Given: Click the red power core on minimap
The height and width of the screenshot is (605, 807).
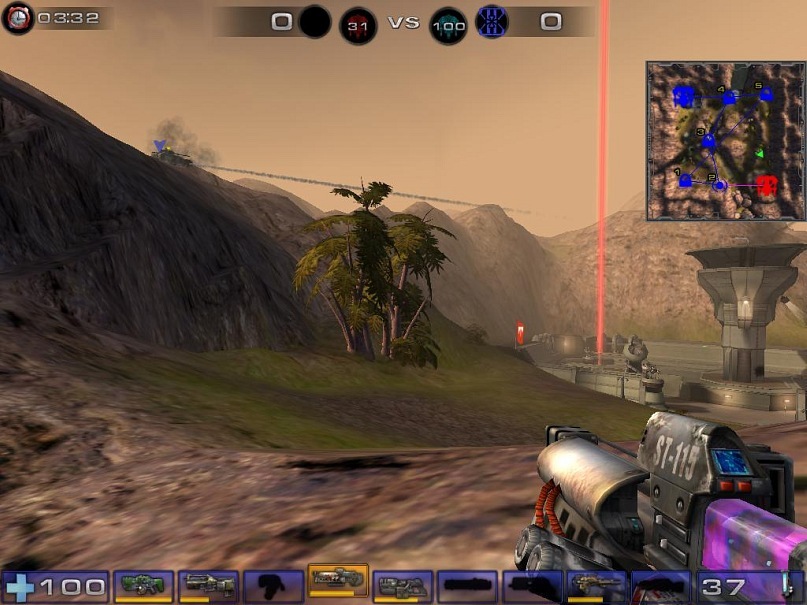Looking at the screenshot, I should tap(767, 184).
